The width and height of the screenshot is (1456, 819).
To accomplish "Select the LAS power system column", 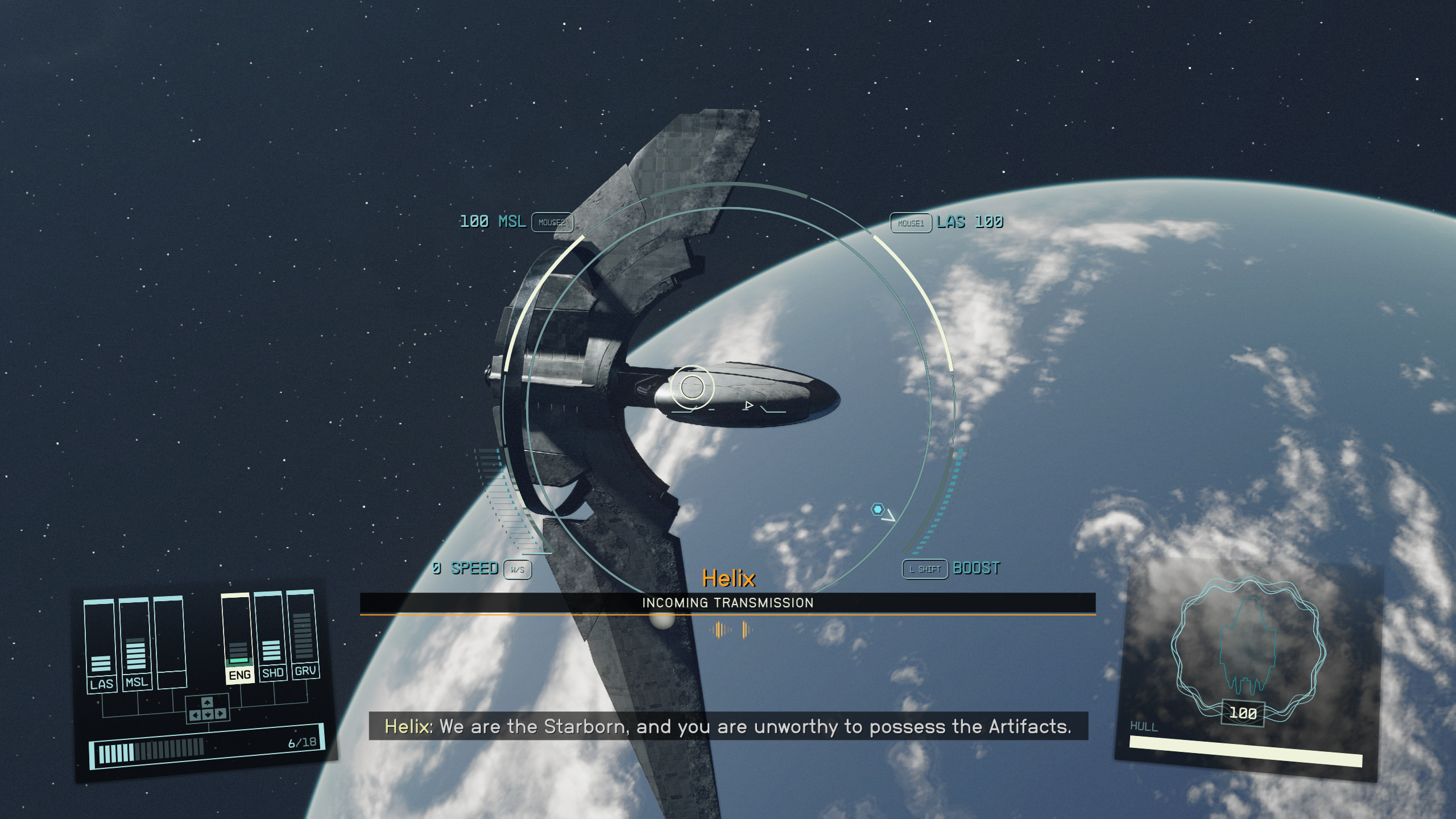I will [101, 646].
